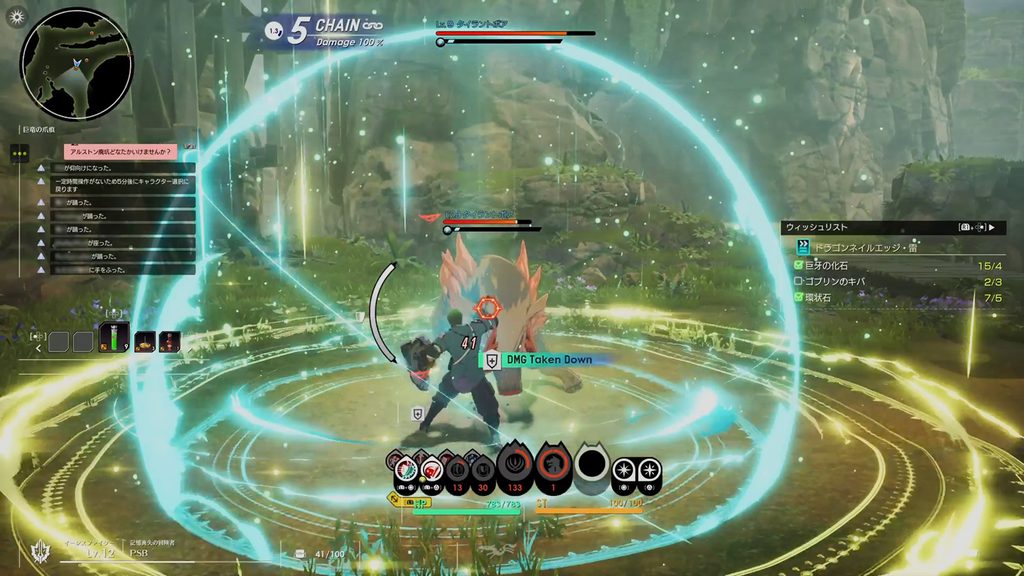
Task: Open the pink party recruitment chat message
Action: tap(120, 152)
